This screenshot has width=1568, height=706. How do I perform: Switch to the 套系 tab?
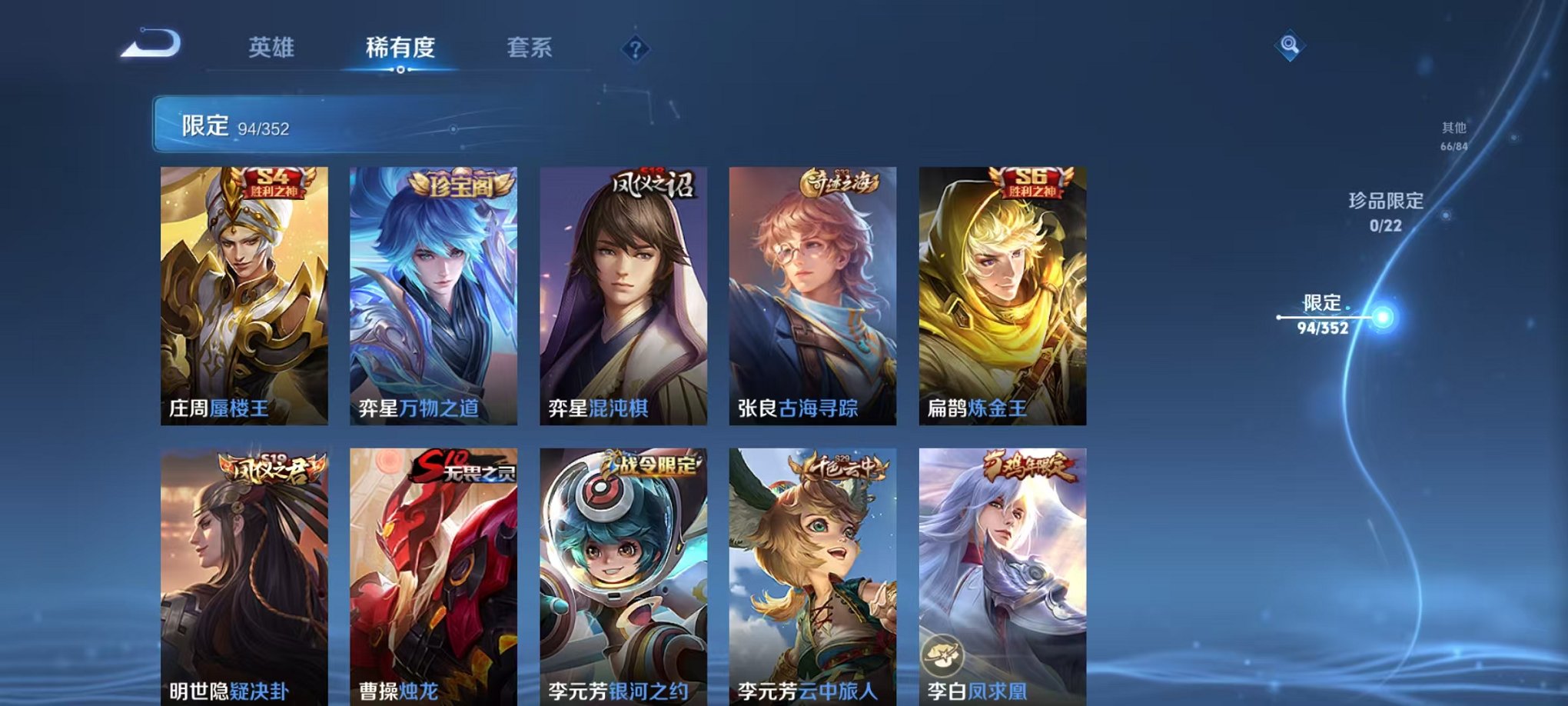coord(538,46)
